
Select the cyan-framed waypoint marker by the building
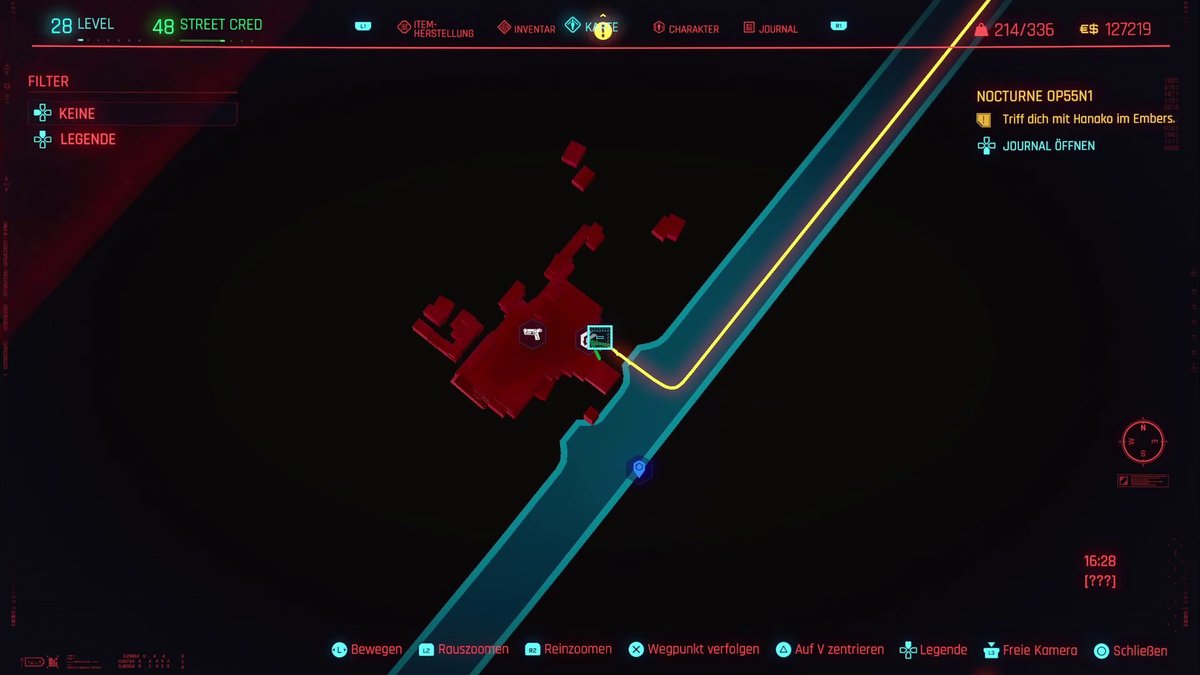click(x=599, y=336)
